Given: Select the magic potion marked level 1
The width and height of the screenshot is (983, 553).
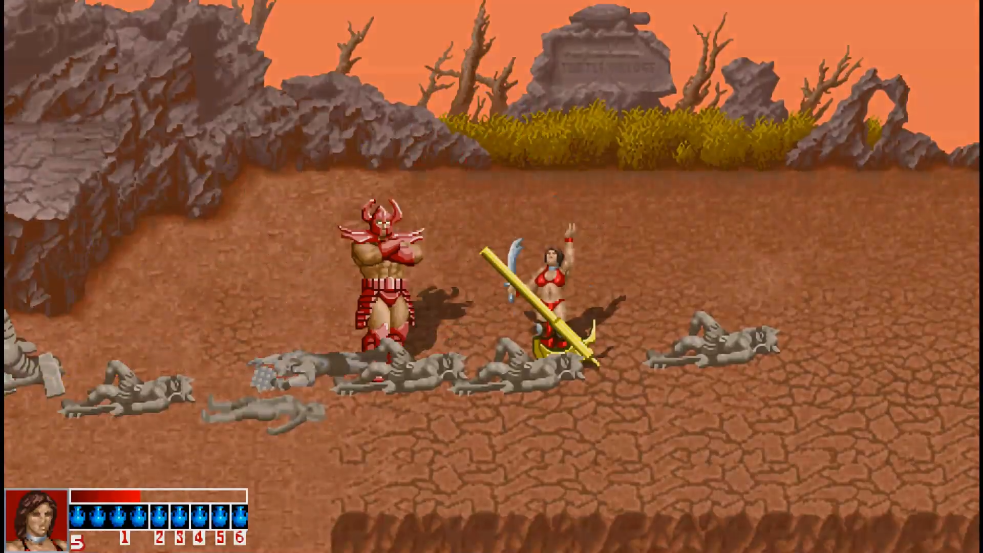Looking at the screenshot, I should (121, 517).
